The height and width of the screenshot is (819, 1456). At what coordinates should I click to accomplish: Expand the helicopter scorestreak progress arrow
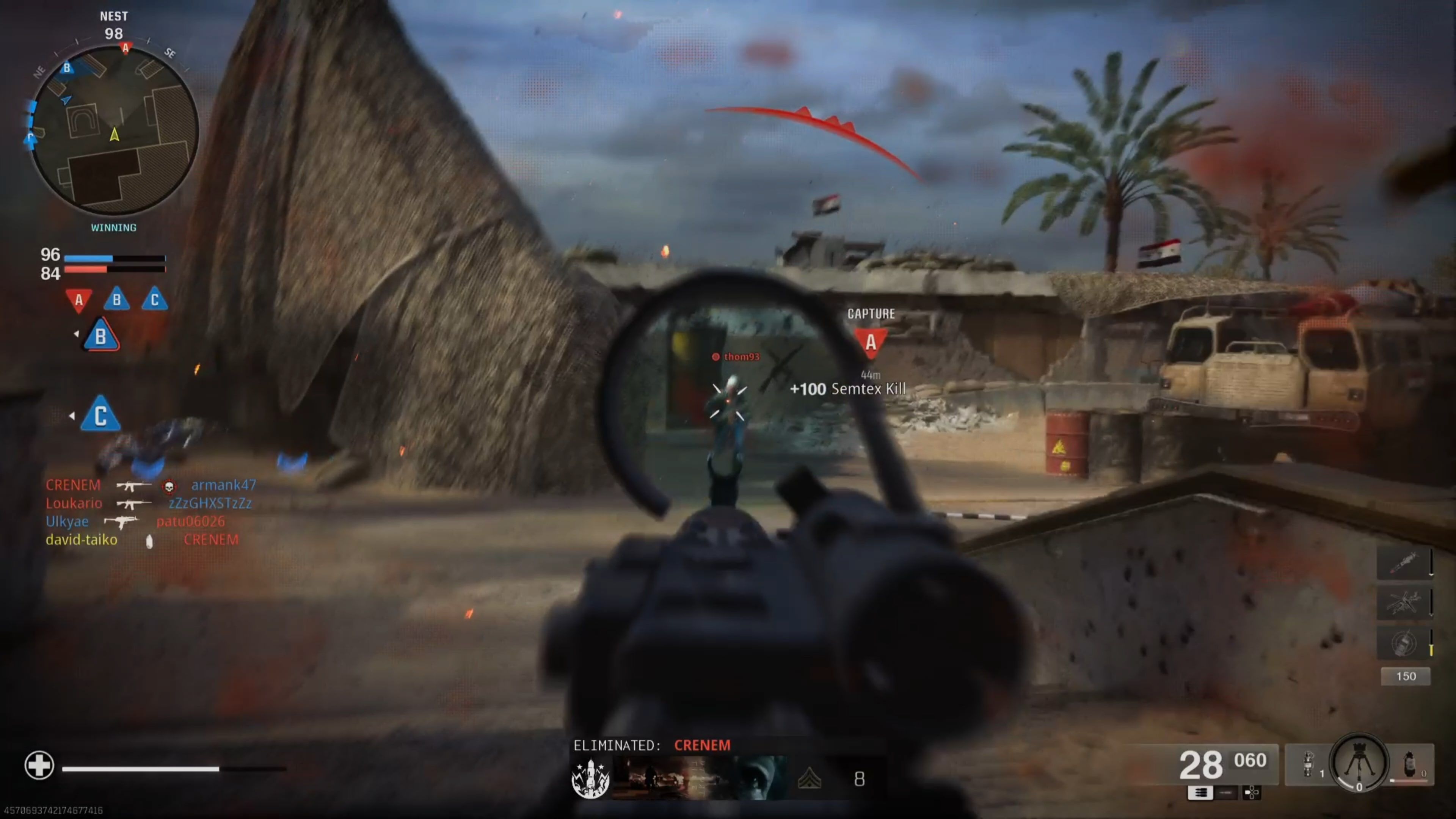click(x=1431, y=614)
